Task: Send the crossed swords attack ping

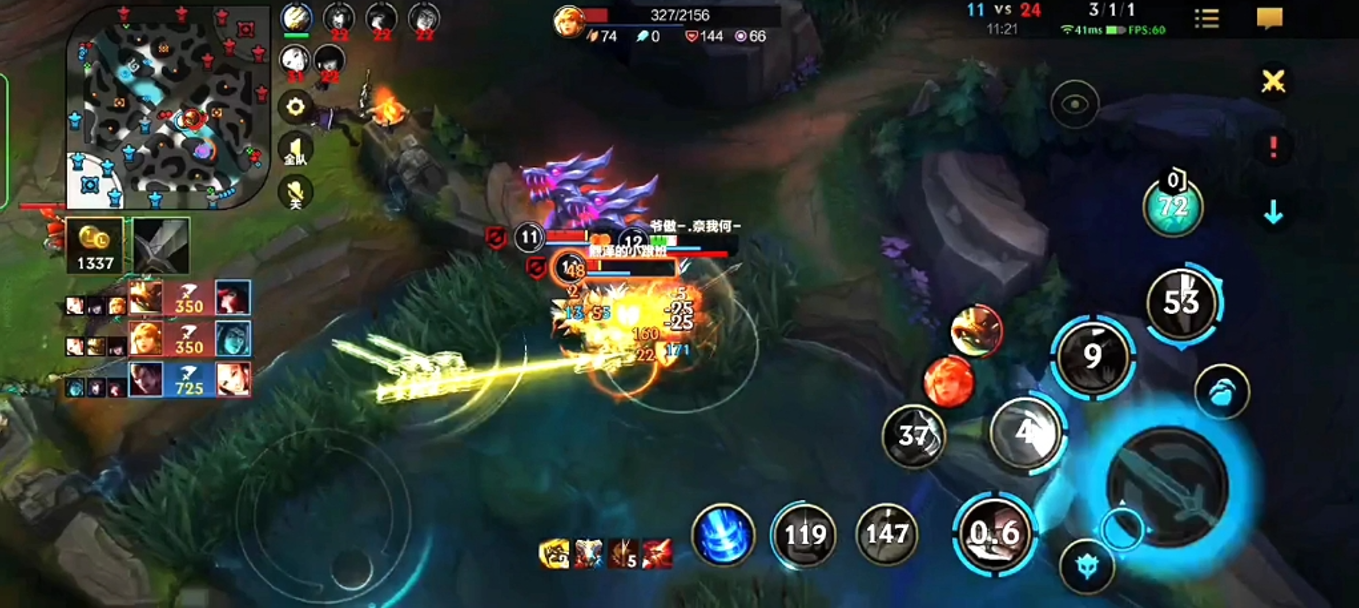Action: 1273,82
